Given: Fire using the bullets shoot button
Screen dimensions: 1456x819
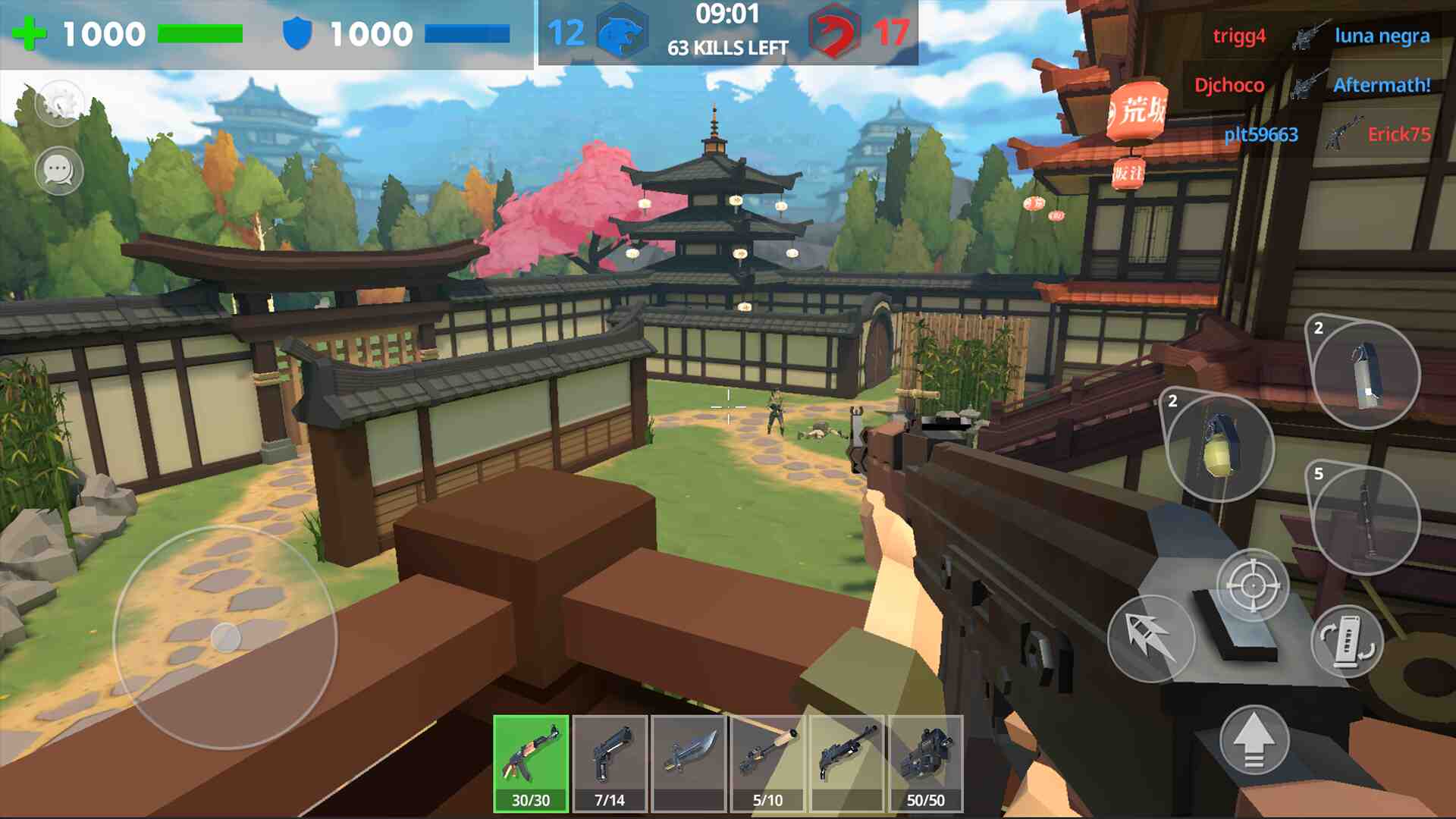Looking at the screenshot, I should coord(1151,639).
